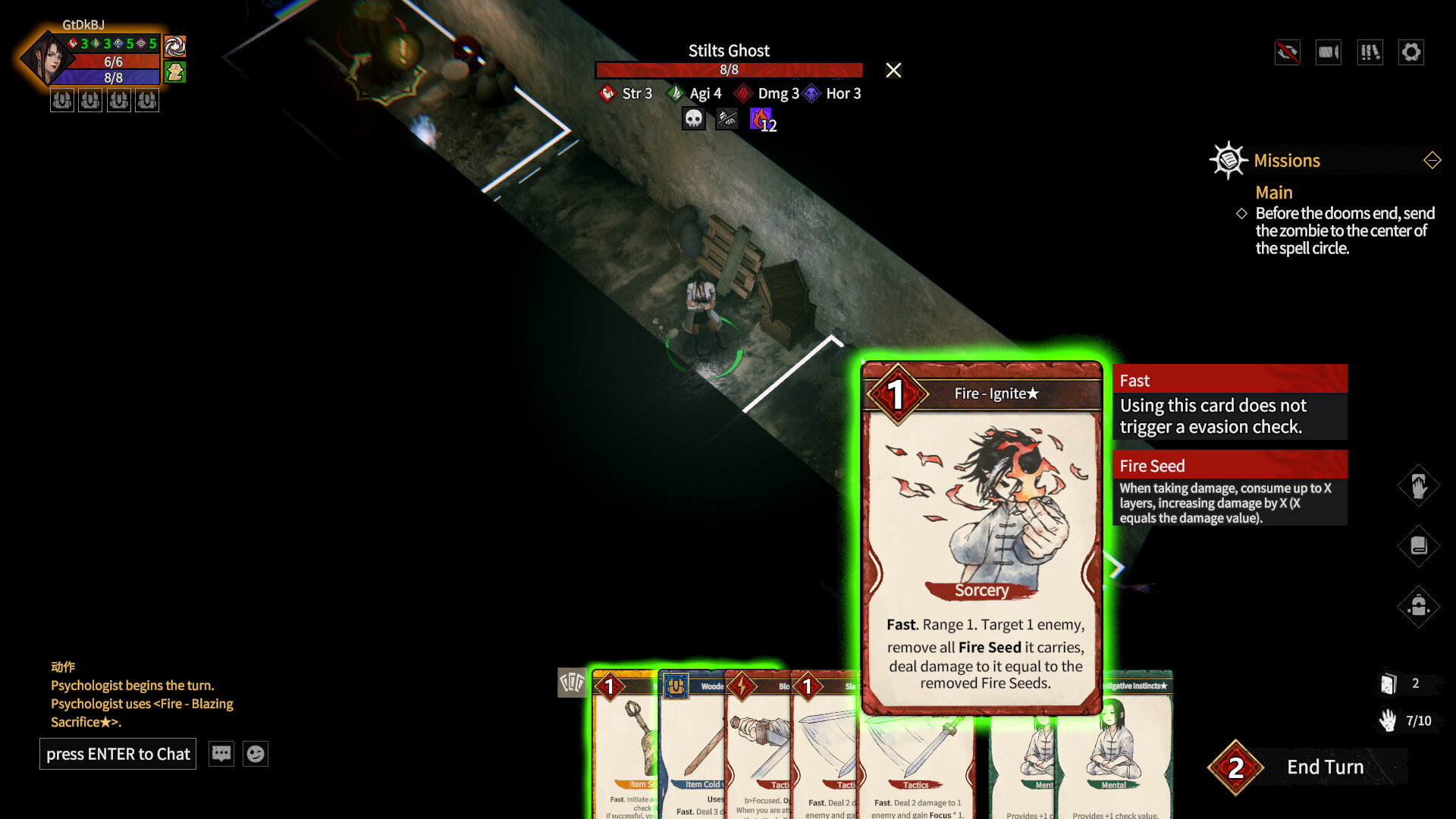Select the green detective status icon
This screenshot has height=819, width=1456.
click(x=174, y=74)
